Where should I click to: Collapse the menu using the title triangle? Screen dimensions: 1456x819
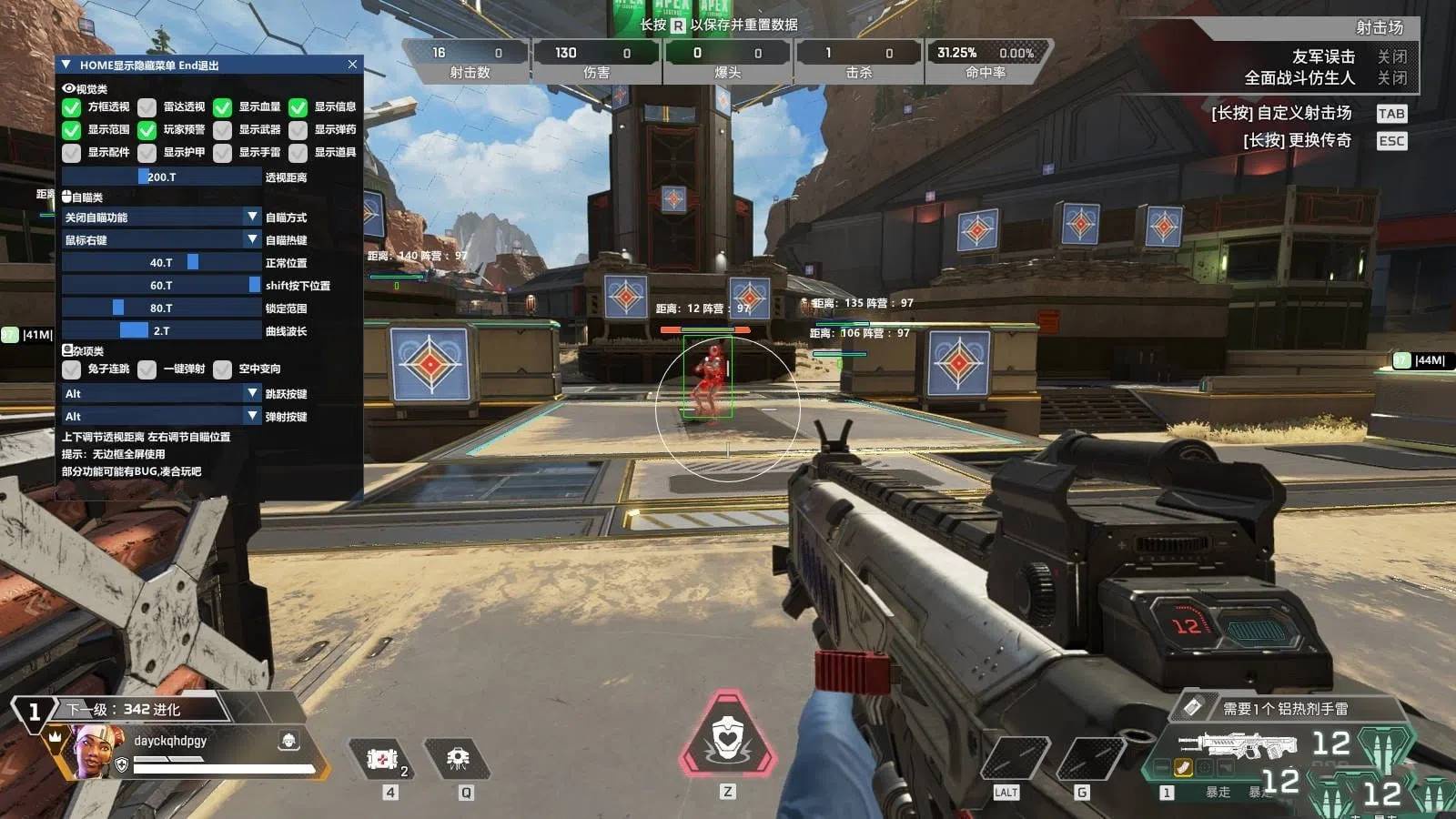coord(66,65)
